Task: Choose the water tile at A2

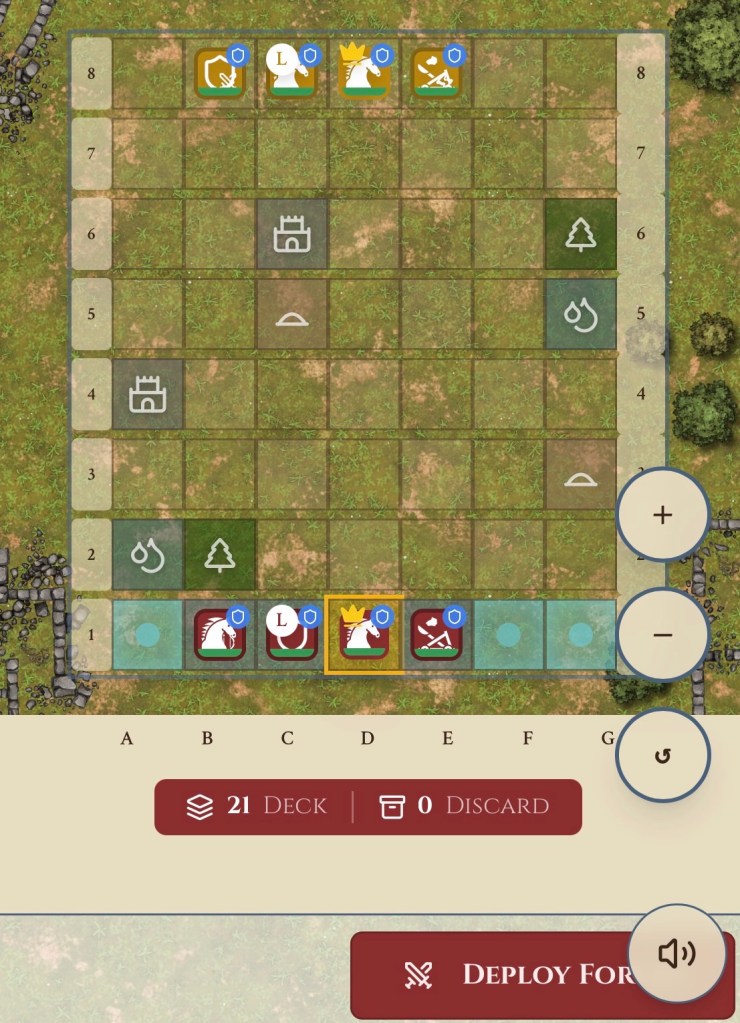Action: (x=147, y=554)
